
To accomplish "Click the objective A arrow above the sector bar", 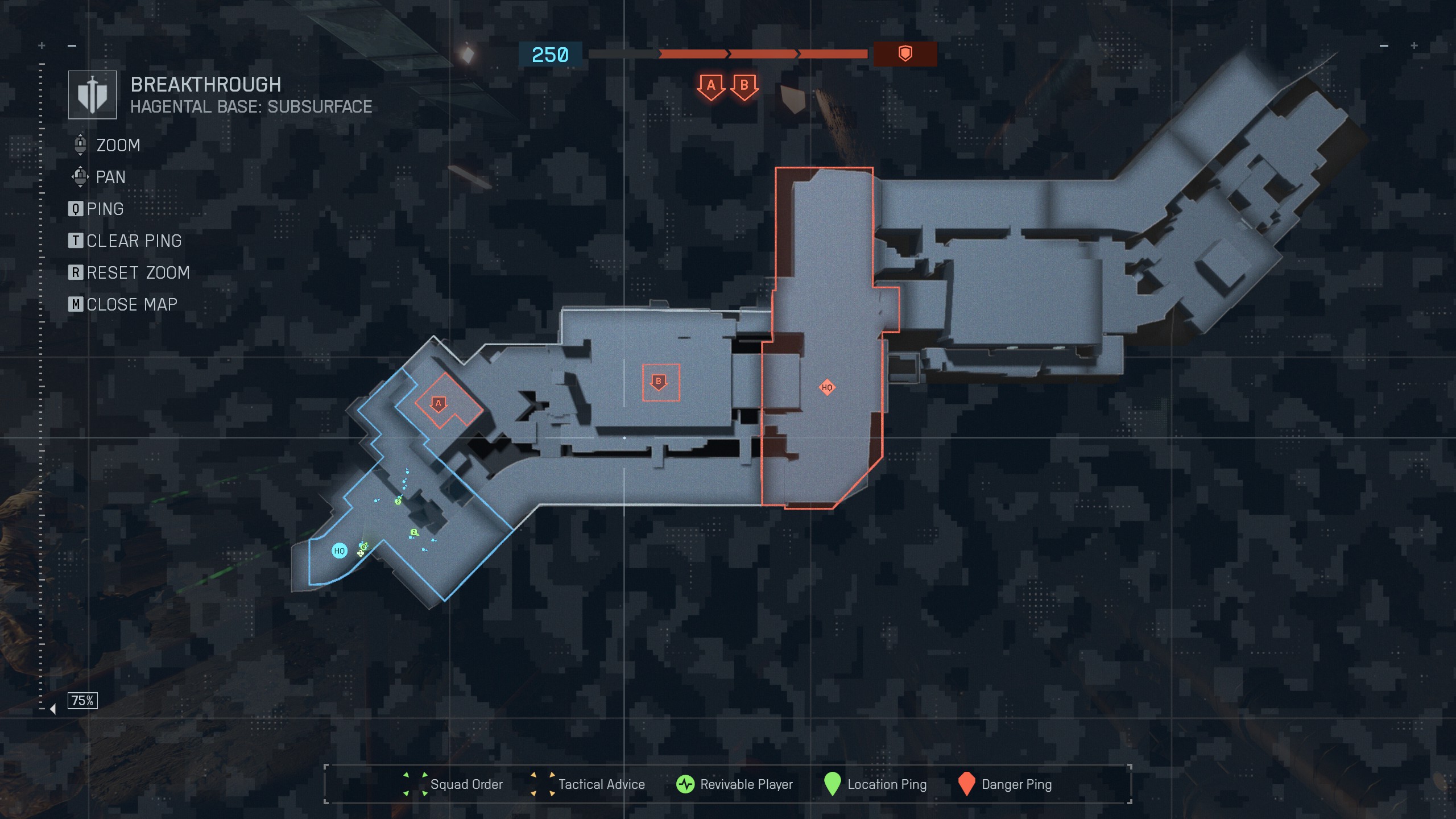I will click(710, 86).
